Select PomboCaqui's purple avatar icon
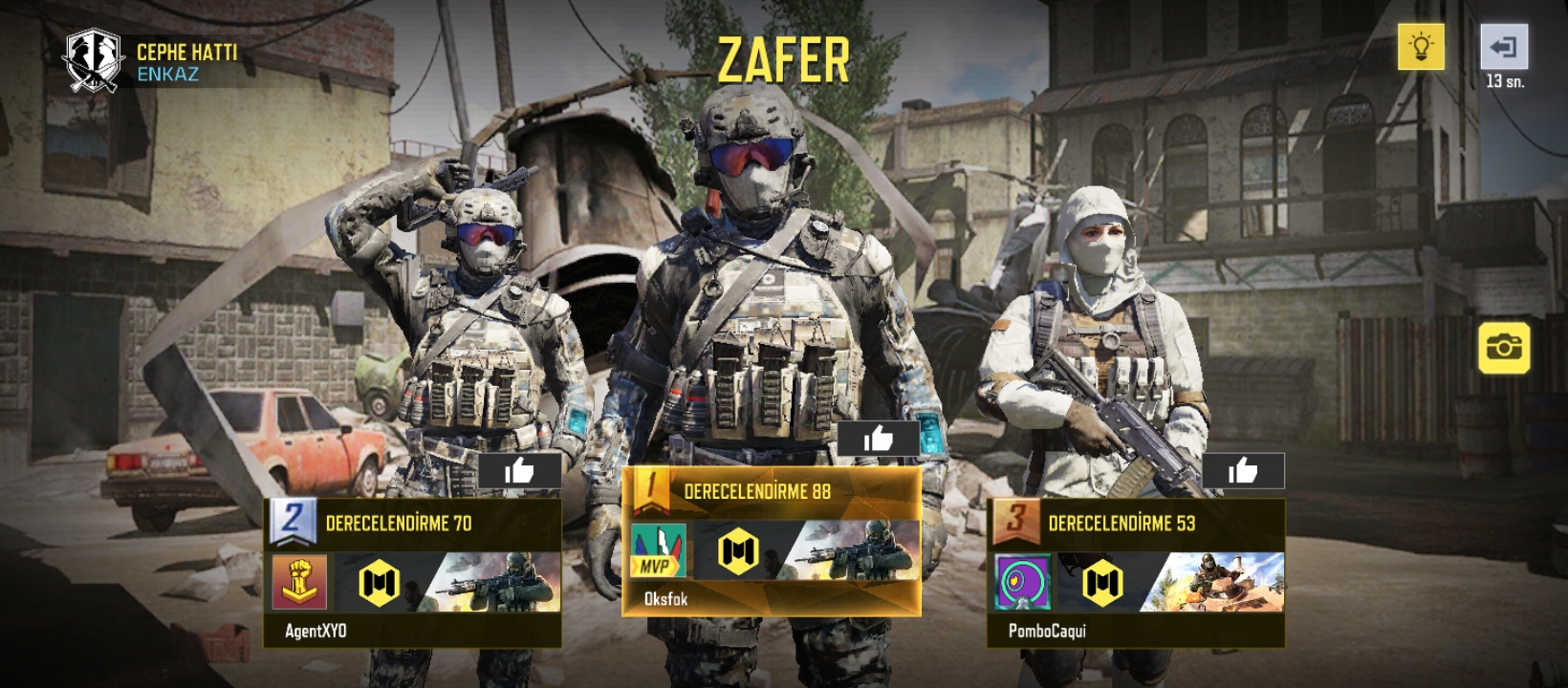 point(1022,582)
